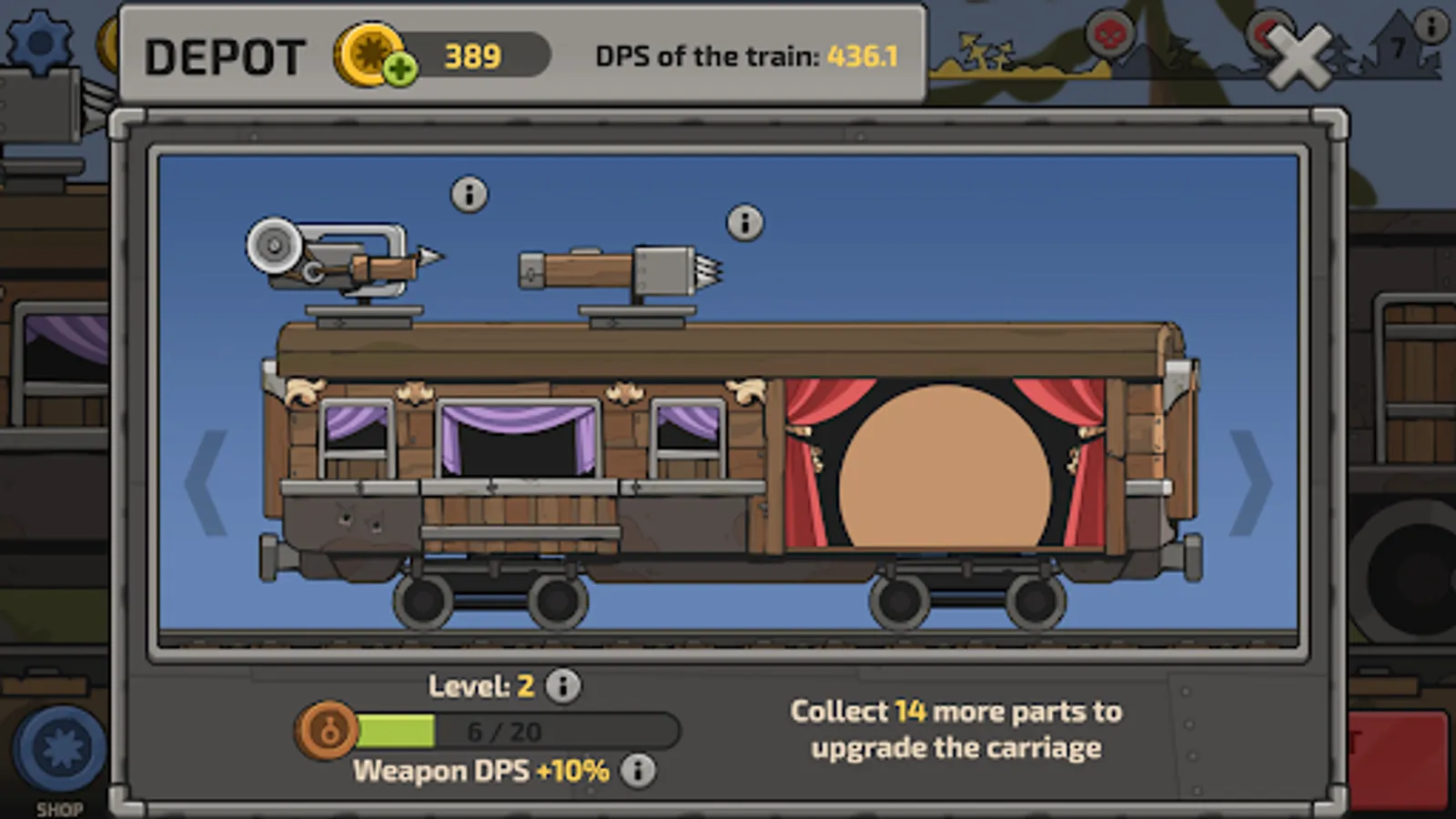1456x819 pixels.
Task: Click the Collect 14 more parts message
Action: pos(956,729)
